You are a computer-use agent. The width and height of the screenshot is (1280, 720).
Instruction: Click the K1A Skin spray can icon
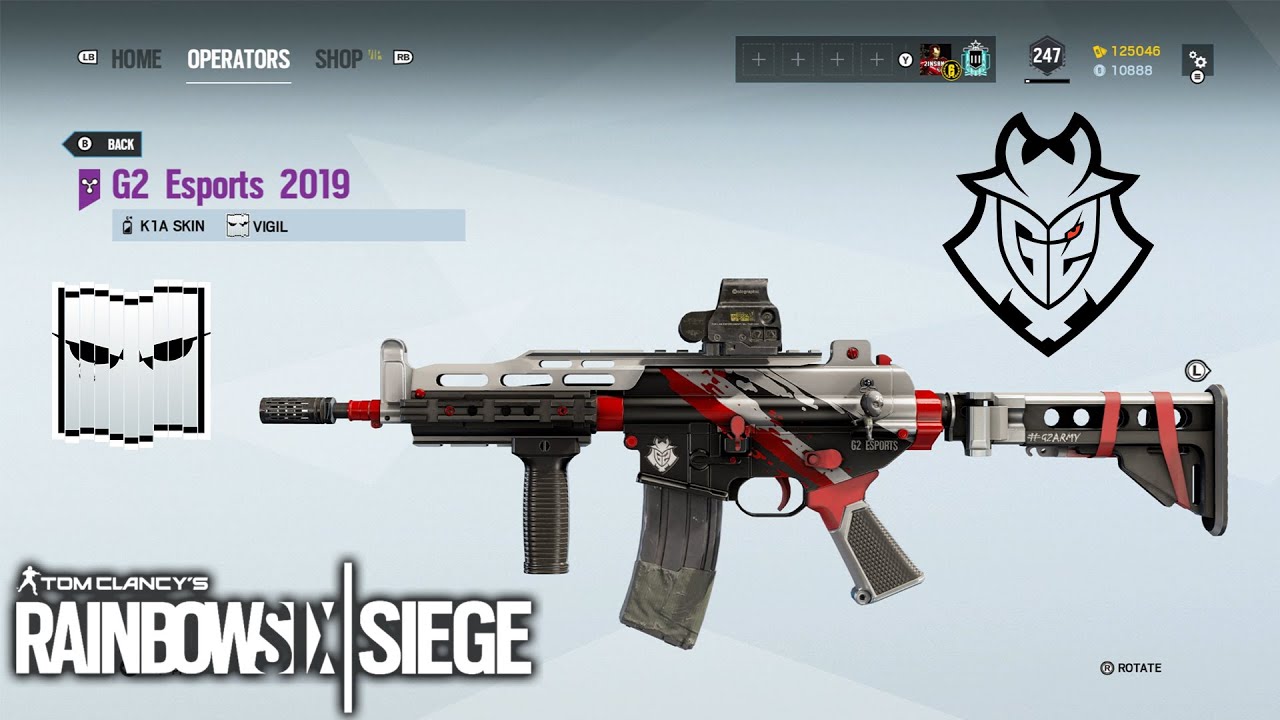pos(125,226)
